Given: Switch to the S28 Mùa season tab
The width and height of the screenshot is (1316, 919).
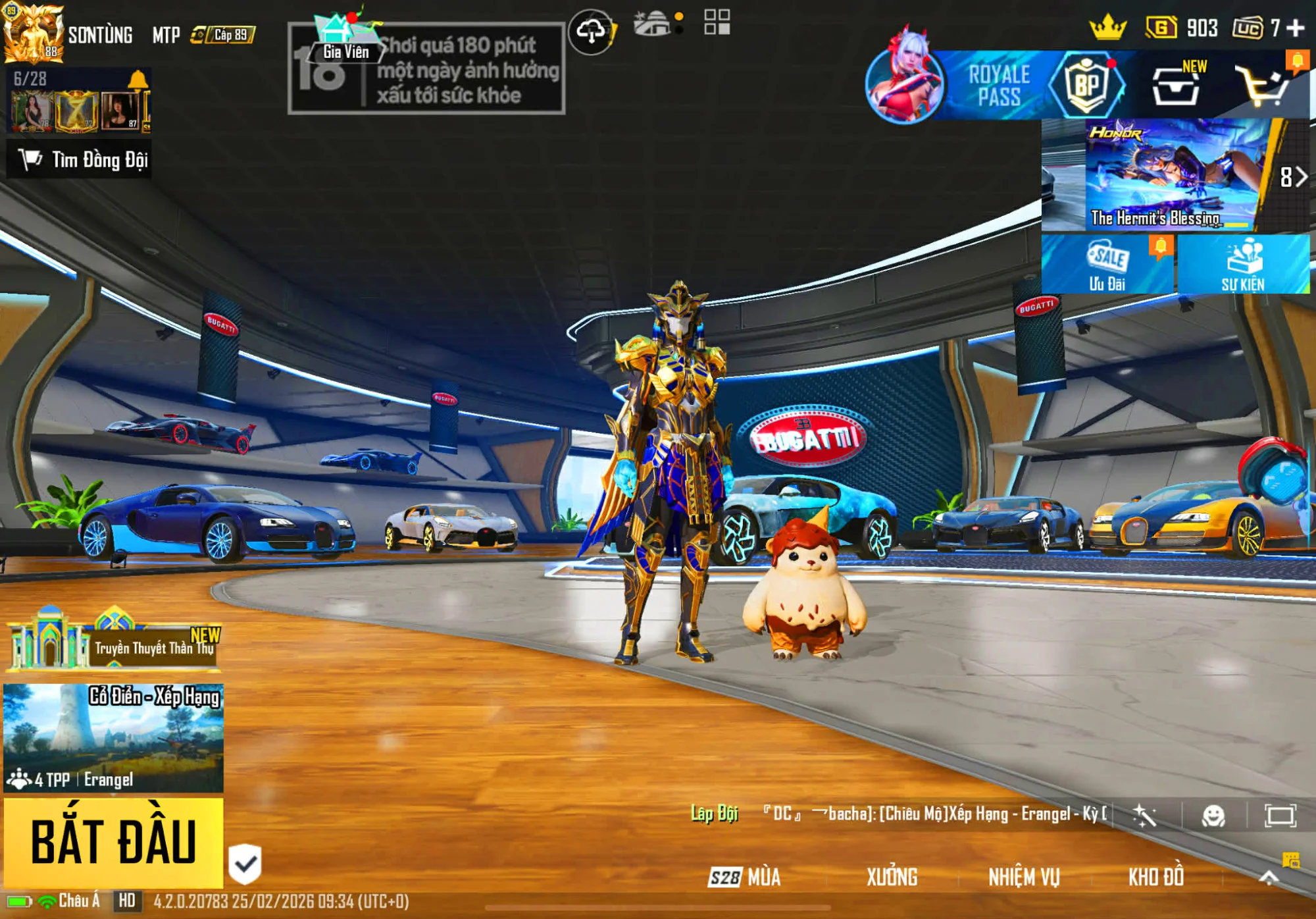Looking at the screenshot, I should pyautogui.click(x=745, y=877).
